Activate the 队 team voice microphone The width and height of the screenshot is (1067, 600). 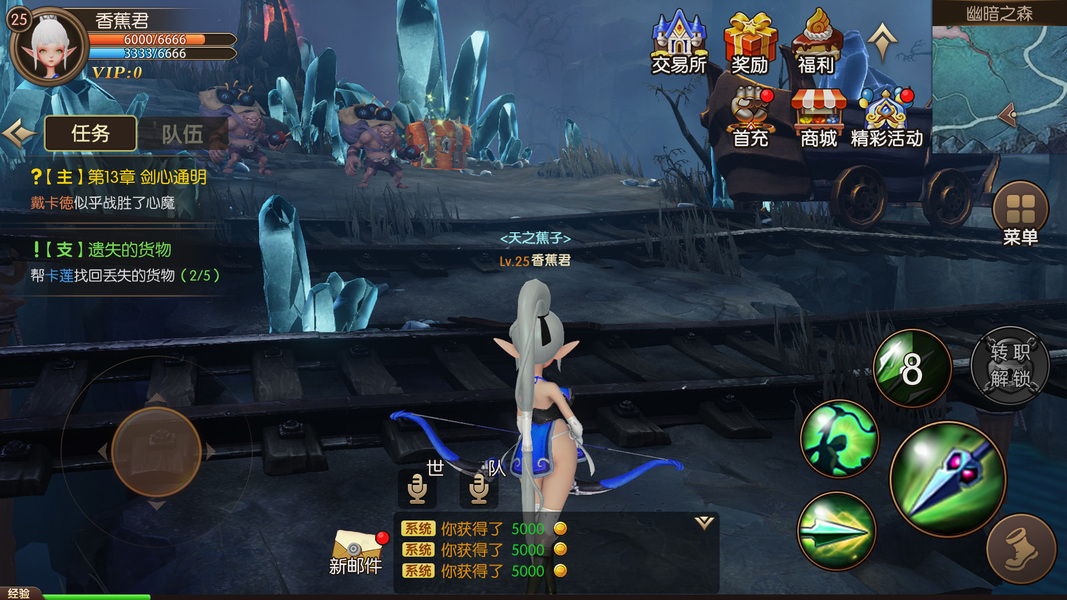[x=478, y=488]
